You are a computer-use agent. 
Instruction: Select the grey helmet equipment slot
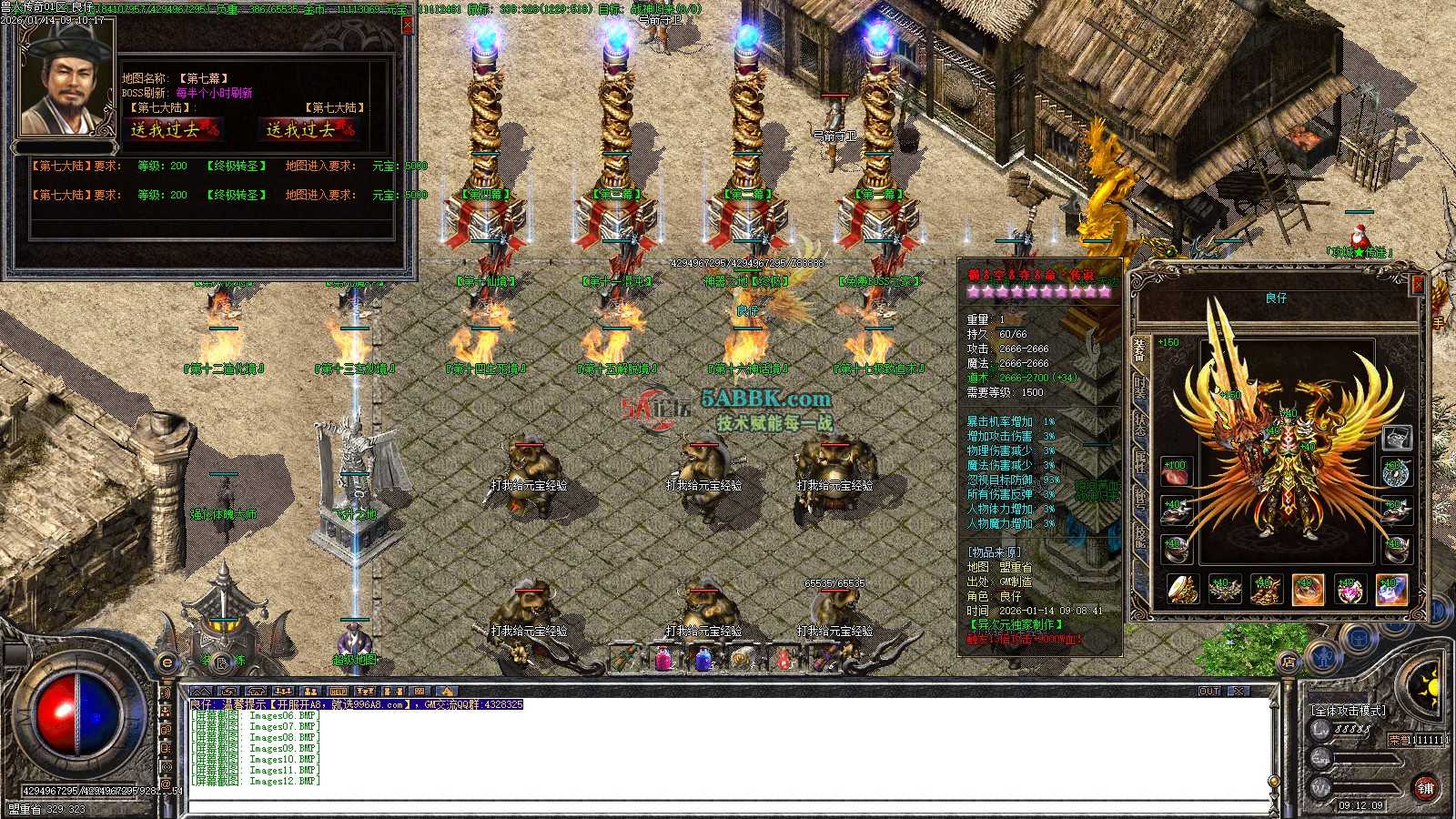1396,439
